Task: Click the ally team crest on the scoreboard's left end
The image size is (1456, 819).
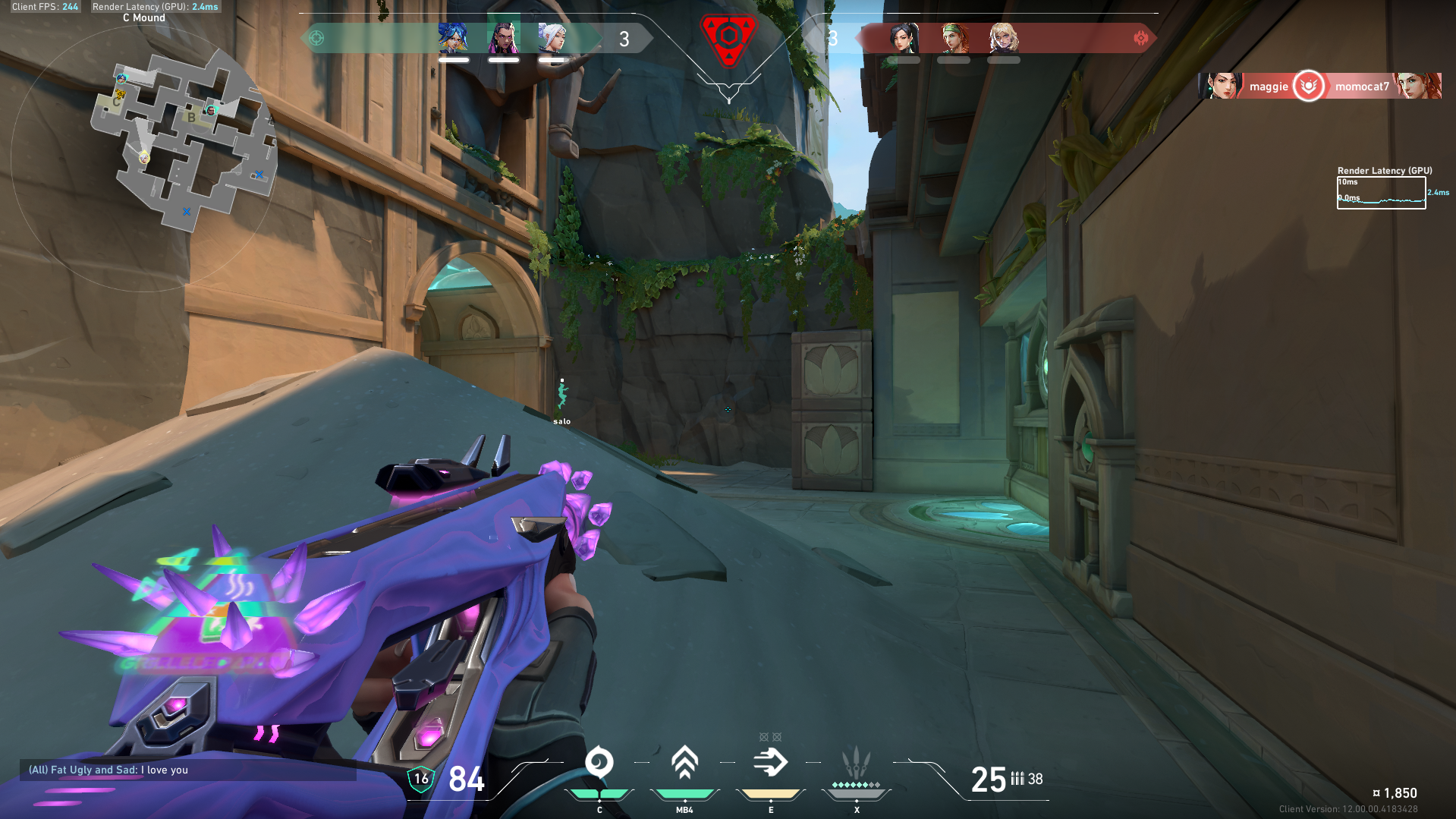Action: coord(319,36)
